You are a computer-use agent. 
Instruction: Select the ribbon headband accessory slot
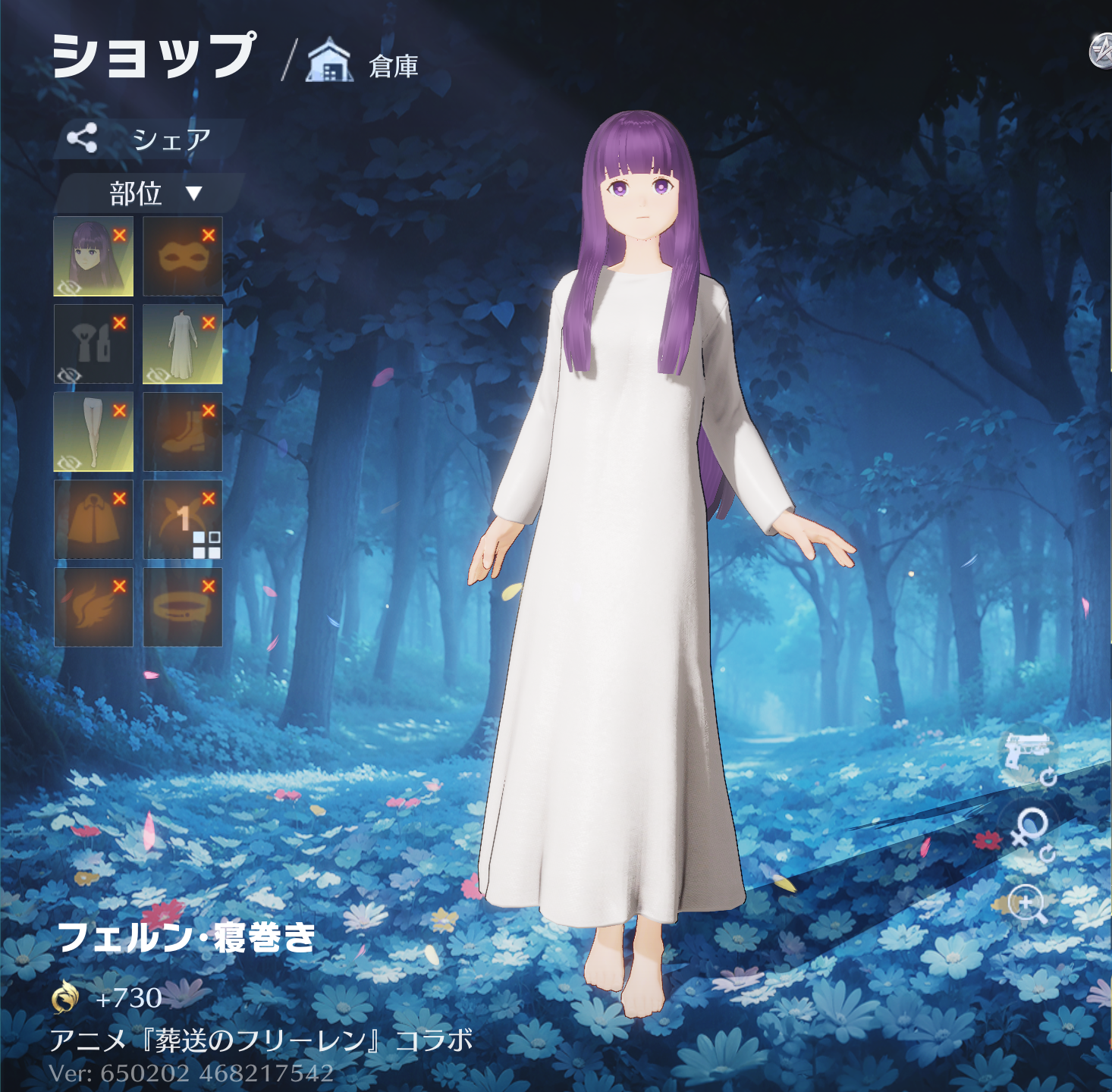[182, 519]
